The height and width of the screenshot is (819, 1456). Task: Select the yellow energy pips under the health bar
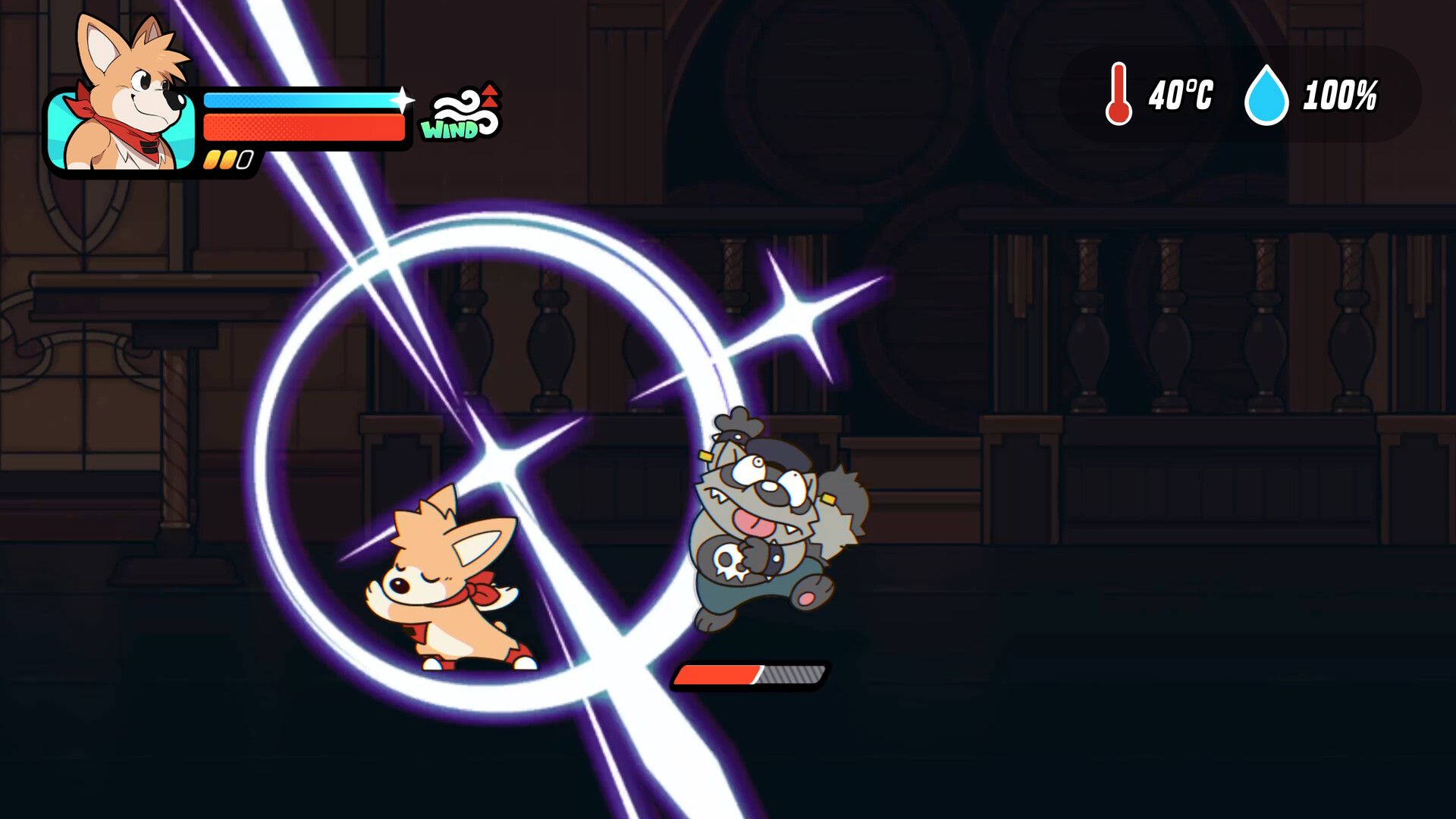point(218,158)
